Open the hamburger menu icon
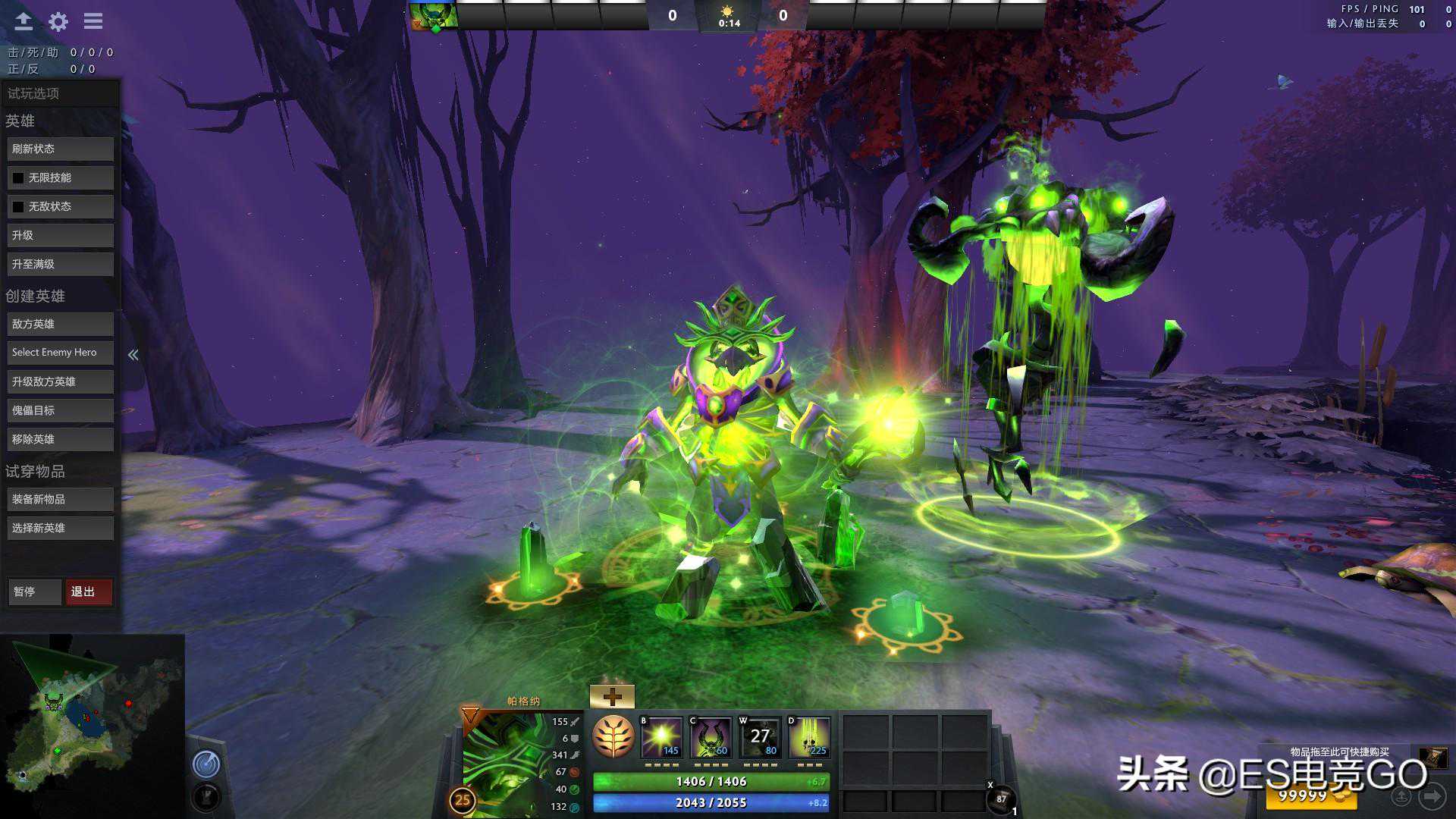Screen dimensions: 1456x819 tap(93, 21)
